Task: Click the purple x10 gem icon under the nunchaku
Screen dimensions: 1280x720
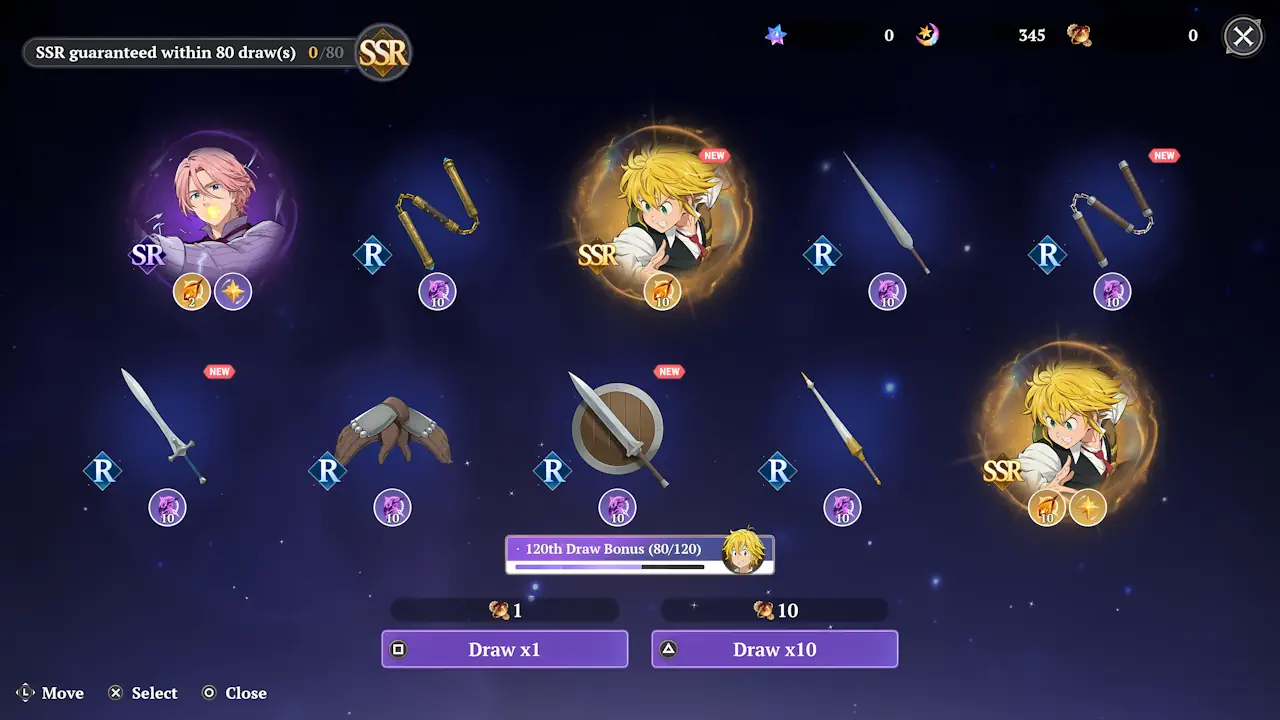Action: pos(437,292)
